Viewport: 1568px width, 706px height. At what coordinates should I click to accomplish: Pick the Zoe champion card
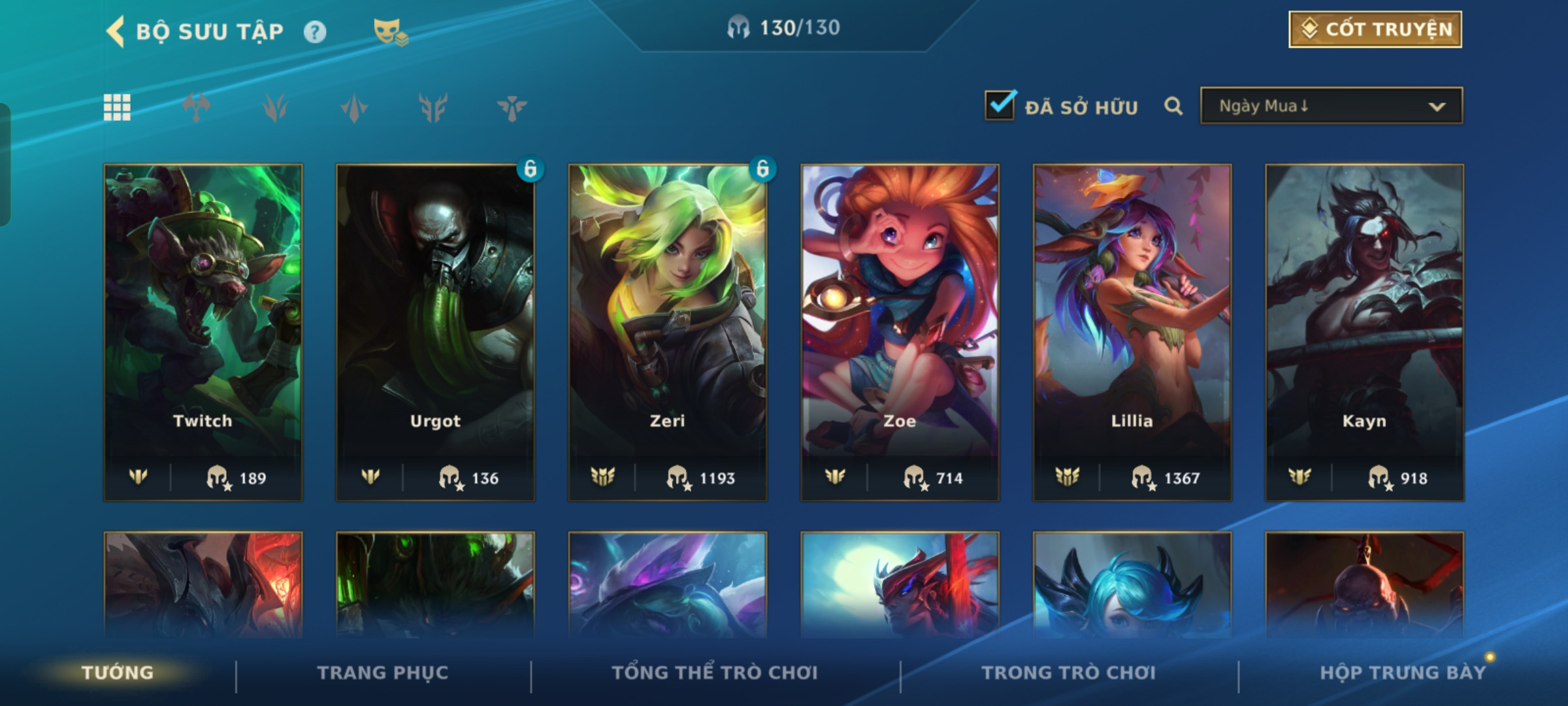(x=900, y=332)
